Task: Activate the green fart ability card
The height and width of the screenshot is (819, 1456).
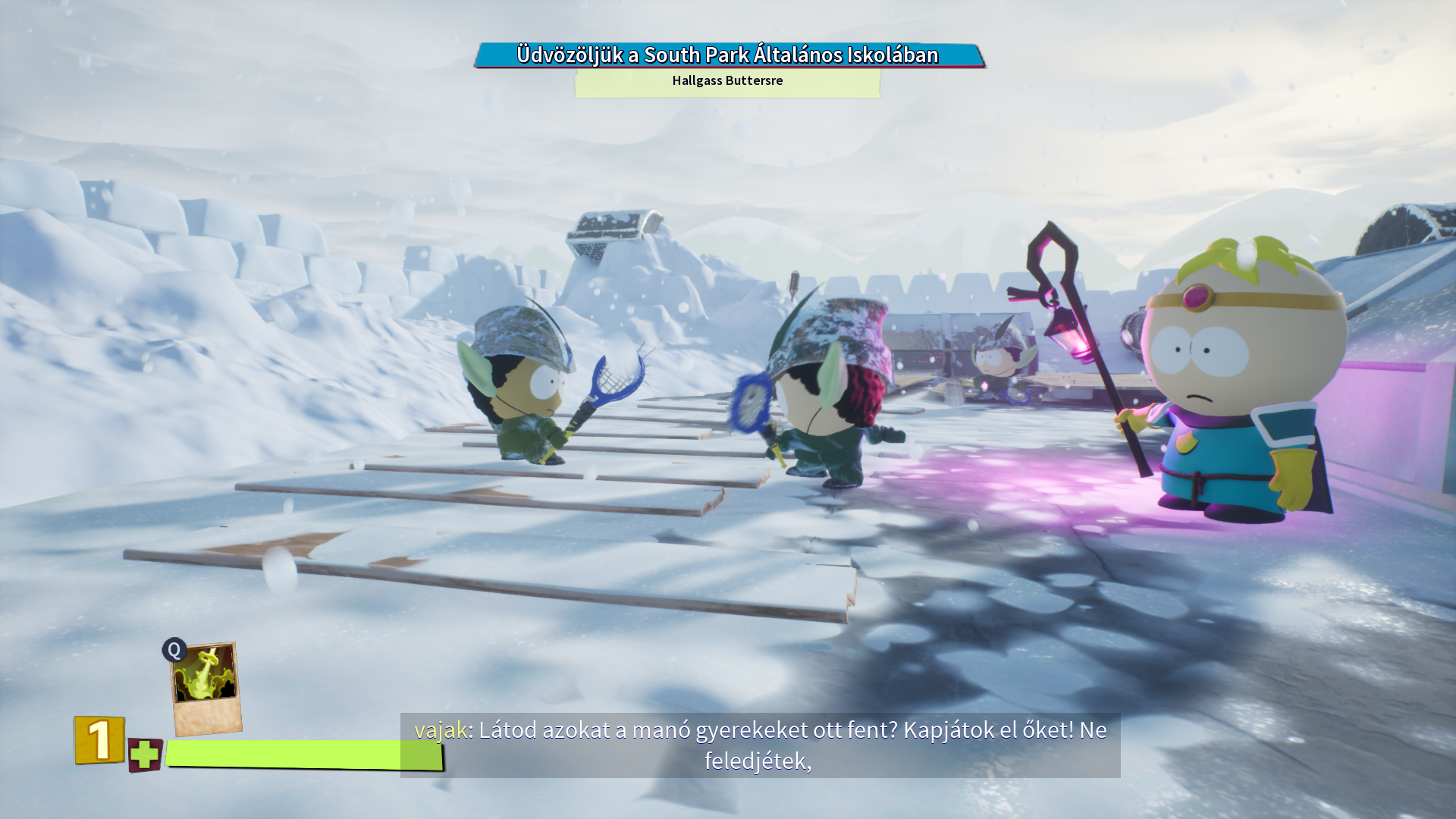Action: [x=206, y=687]
